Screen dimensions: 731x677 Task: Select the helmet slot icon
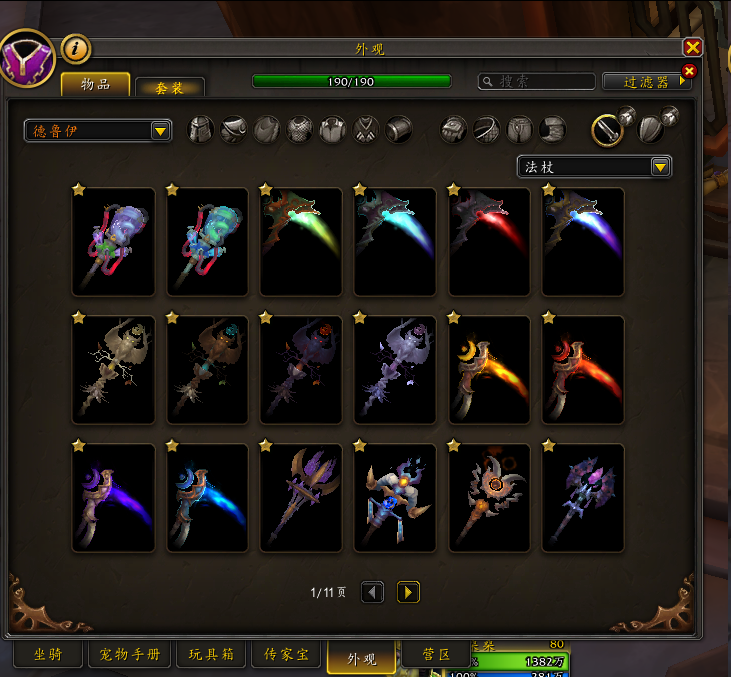[201, 130]
